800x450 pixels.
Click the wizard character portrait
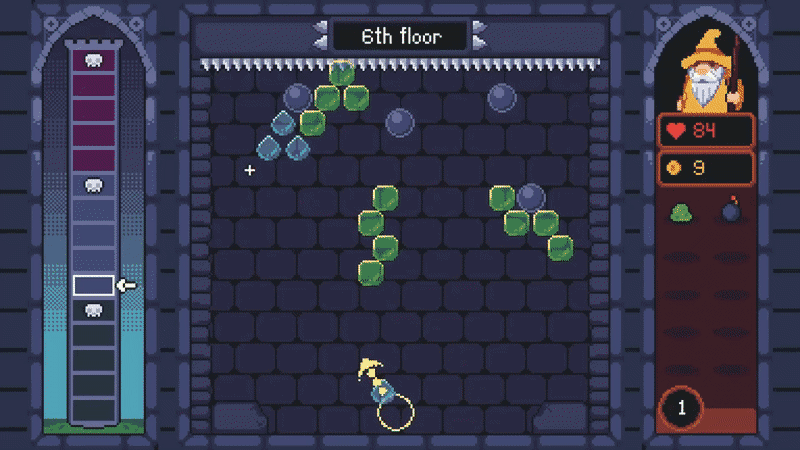(706, 73)
